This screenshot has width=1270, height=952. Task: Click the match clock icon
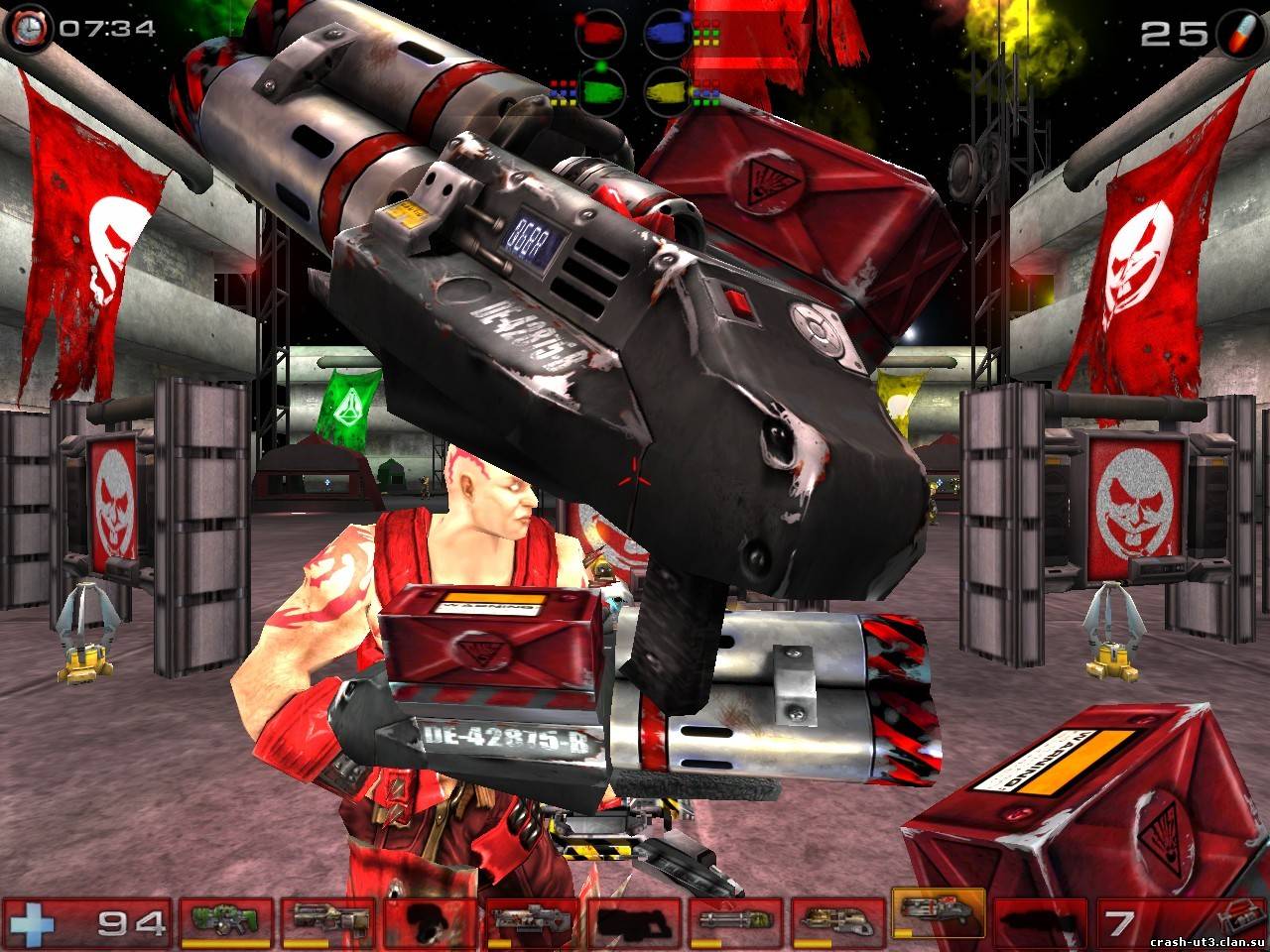coord(30,27)
